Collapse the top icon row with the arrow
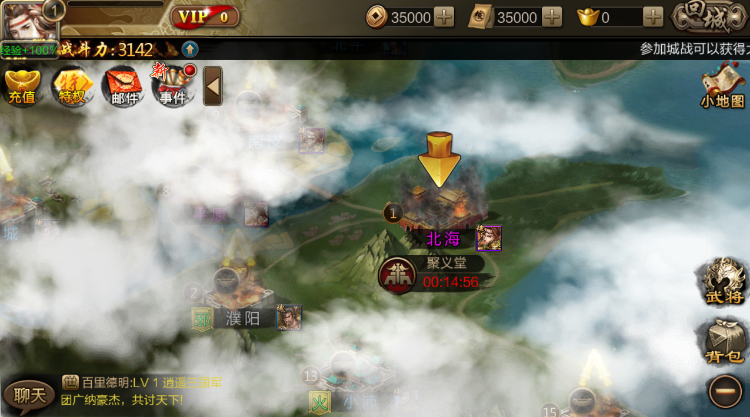Screen dimensions: 750x417 212,86
